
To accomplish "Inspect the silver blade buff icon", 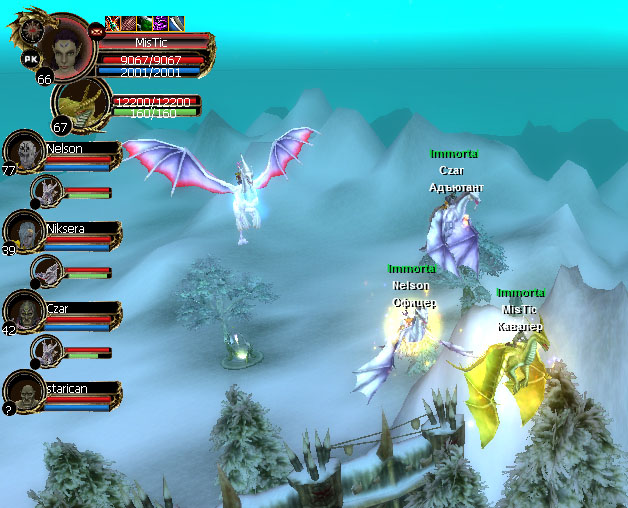I will coord(176,23).
